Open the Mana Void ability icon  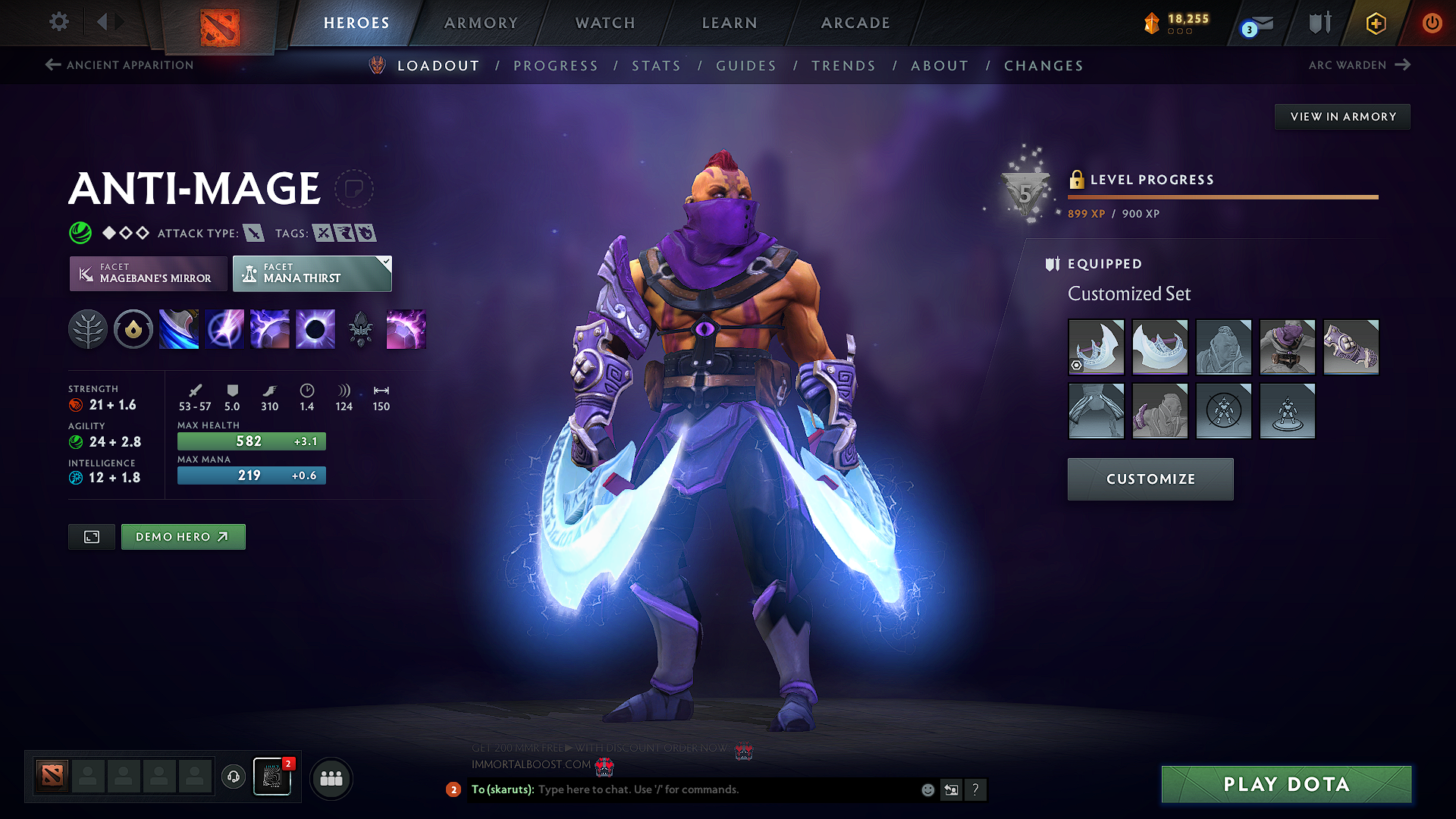click(x=315, y=328)
